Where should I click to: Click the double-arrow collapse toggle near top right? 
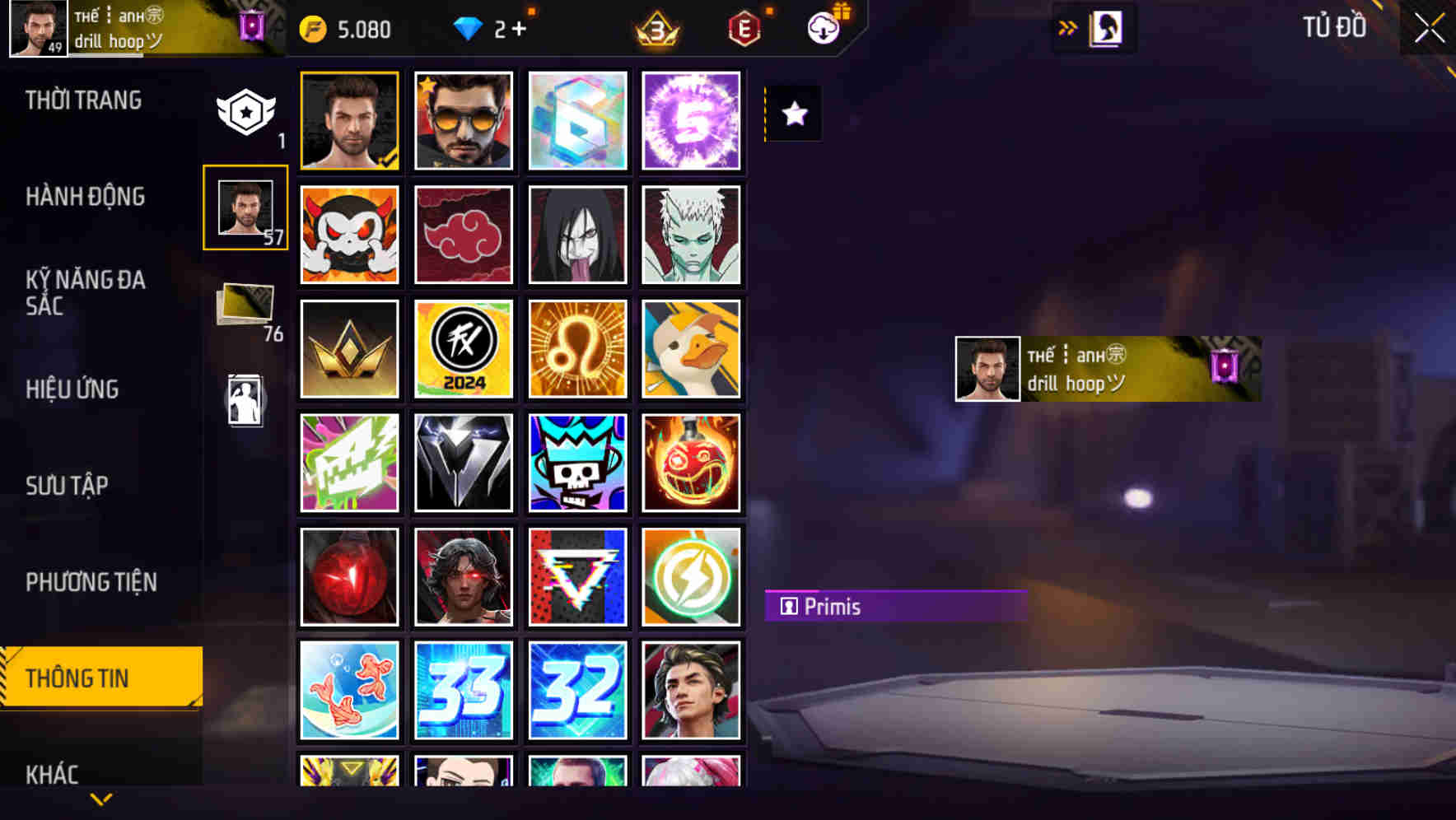(1067, 26)
